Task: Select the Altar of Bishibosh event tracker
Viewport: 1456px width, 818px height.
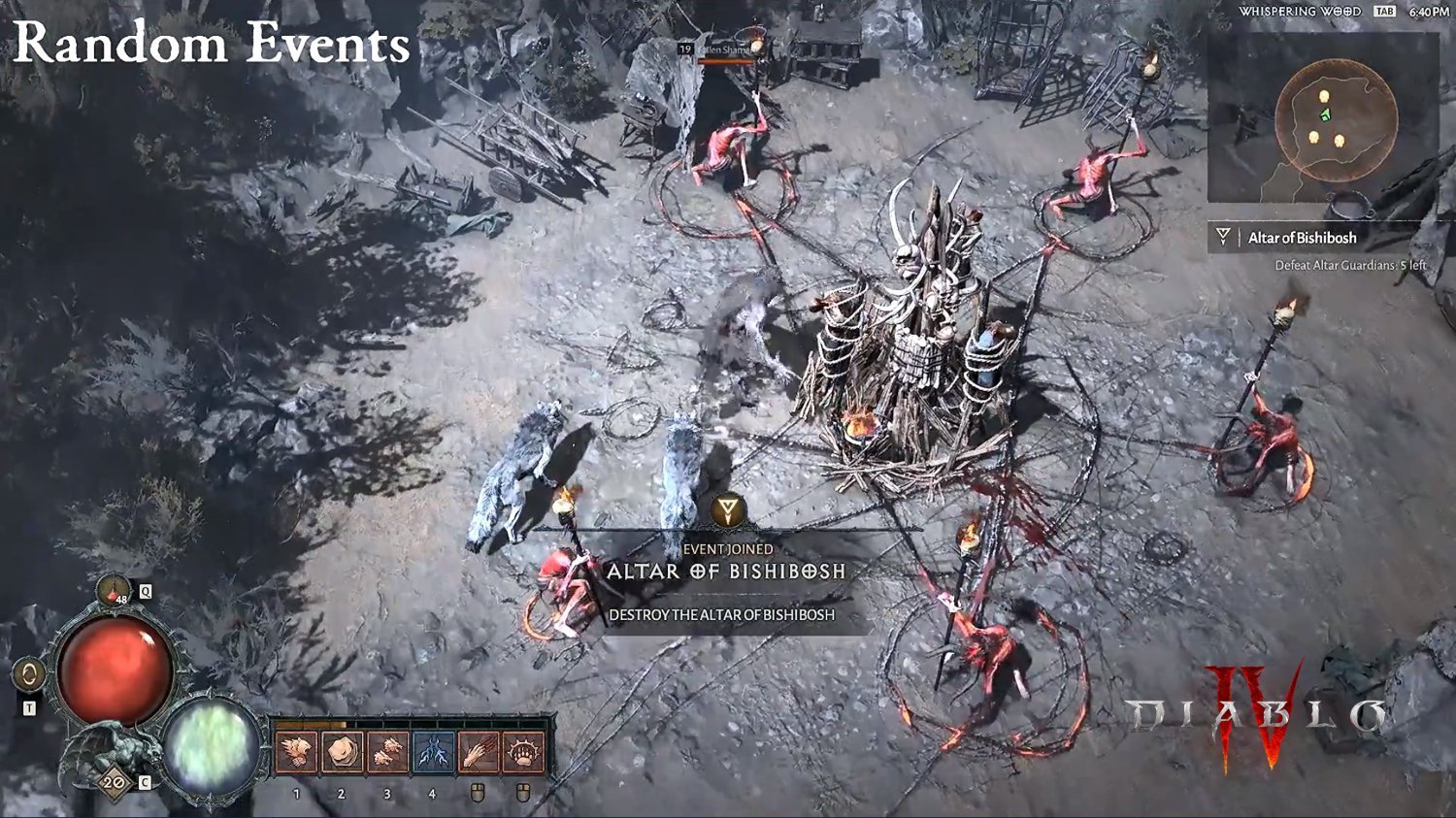Action: [1301, 238]
